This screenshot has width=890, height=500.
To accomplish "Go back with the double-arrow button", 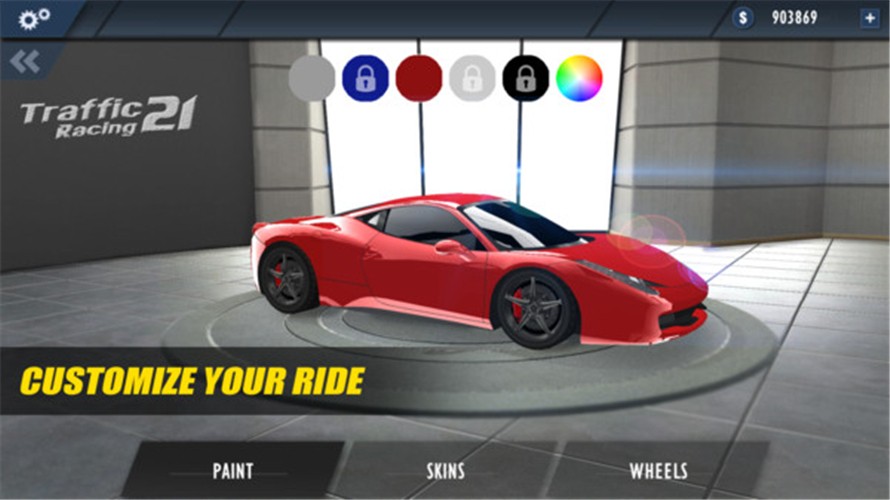I will pyautogui.click(x=24, y=62).
